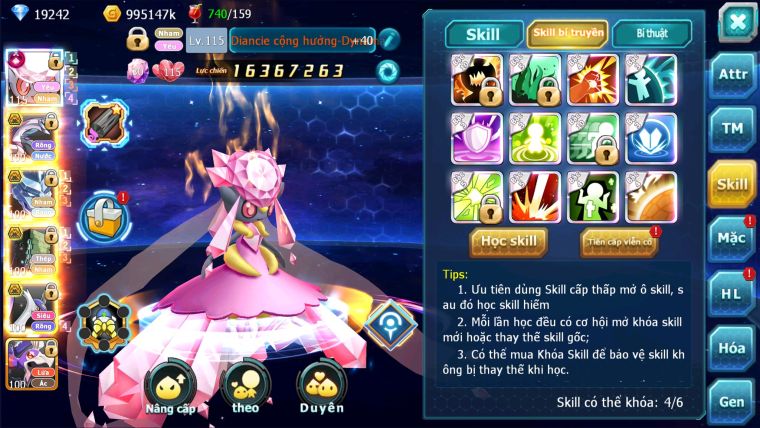Edit the pokemon name with the pencil icon
The height and width of the screenshot is (428, 760).
pyautogui.click(x=389, y=40)
